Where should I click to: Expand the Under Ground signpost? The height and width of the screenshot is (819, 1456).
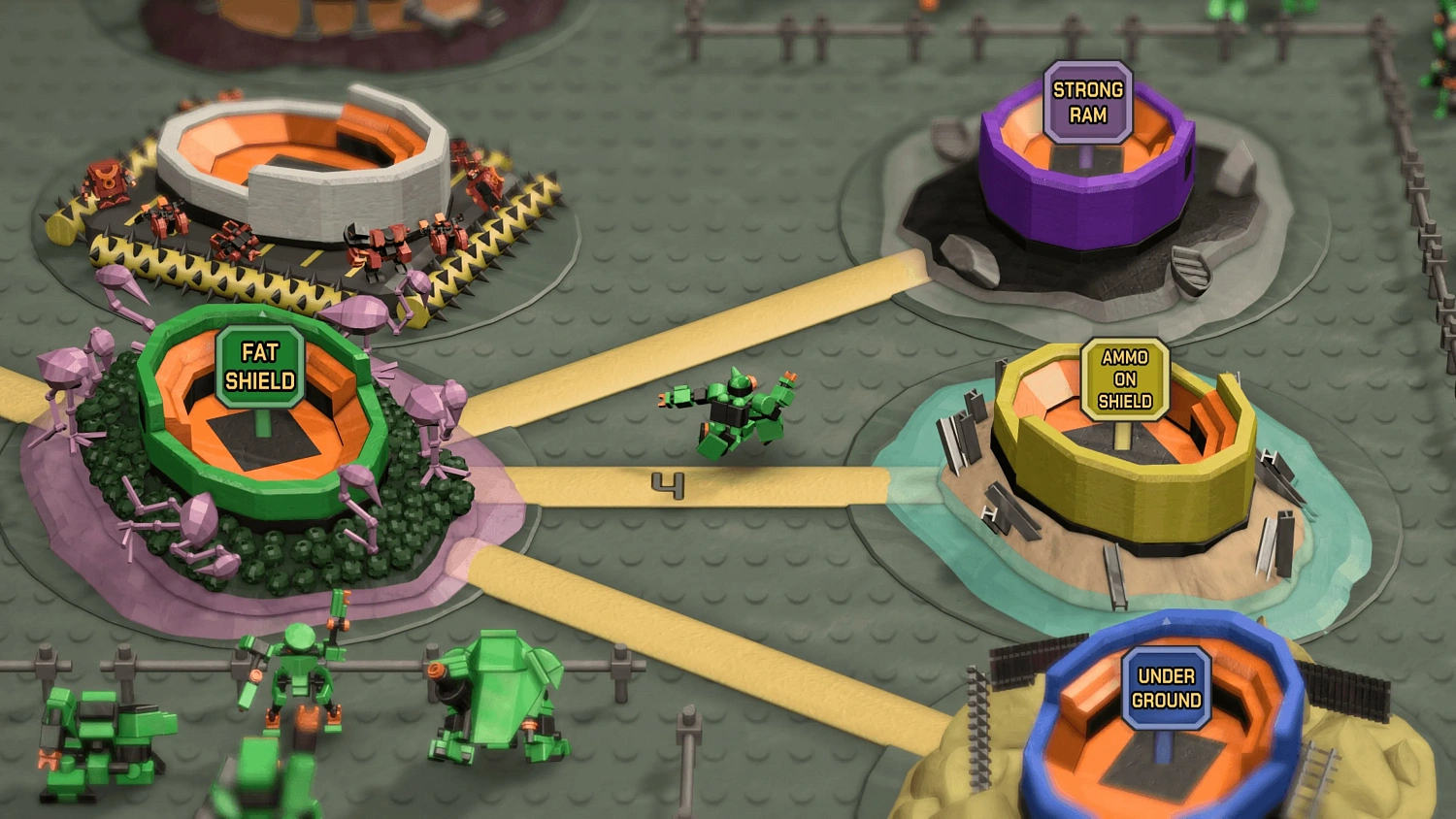(x=1165, y=689)
